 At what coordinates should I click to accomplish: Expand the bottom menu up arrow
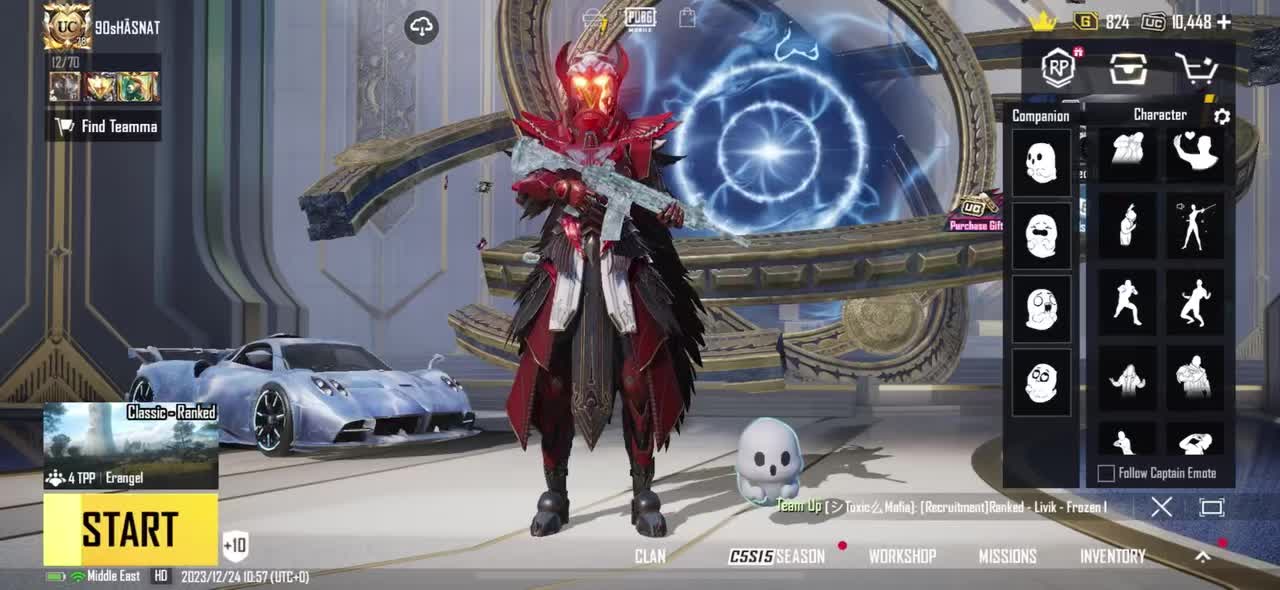click(1203, 556)
